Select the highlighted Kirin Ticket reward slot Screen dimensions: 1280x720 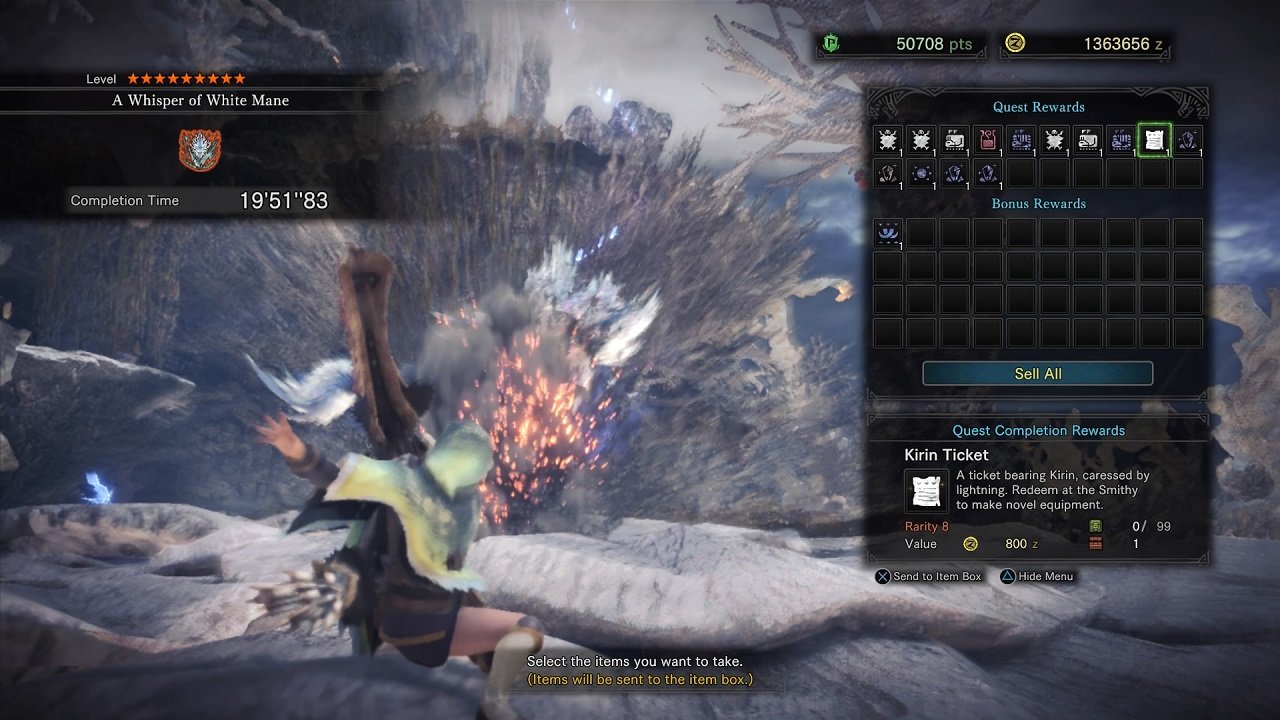point(1154,140)
